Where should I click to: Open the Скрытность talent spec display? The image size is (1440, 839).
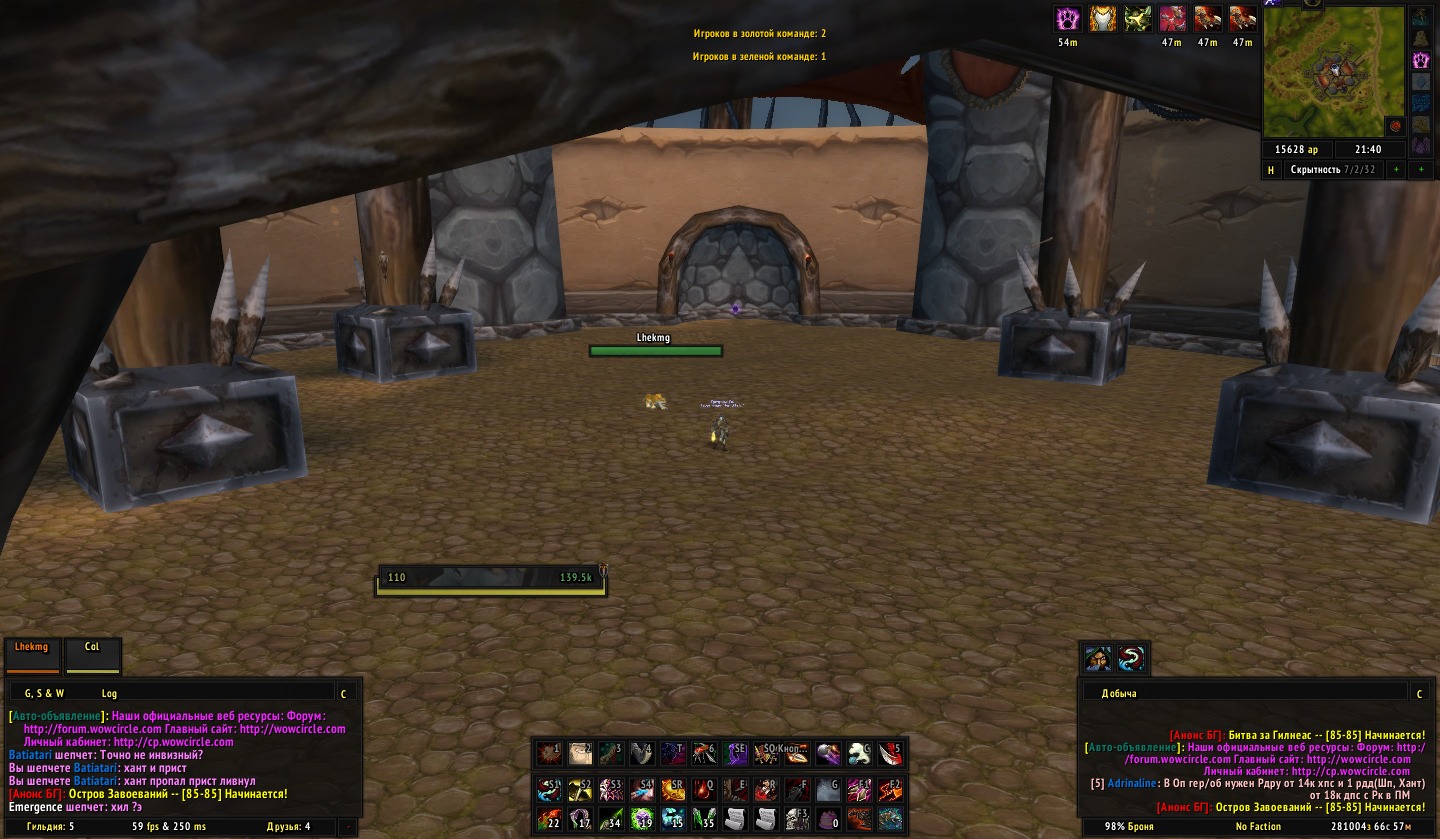pos(1331,170)
